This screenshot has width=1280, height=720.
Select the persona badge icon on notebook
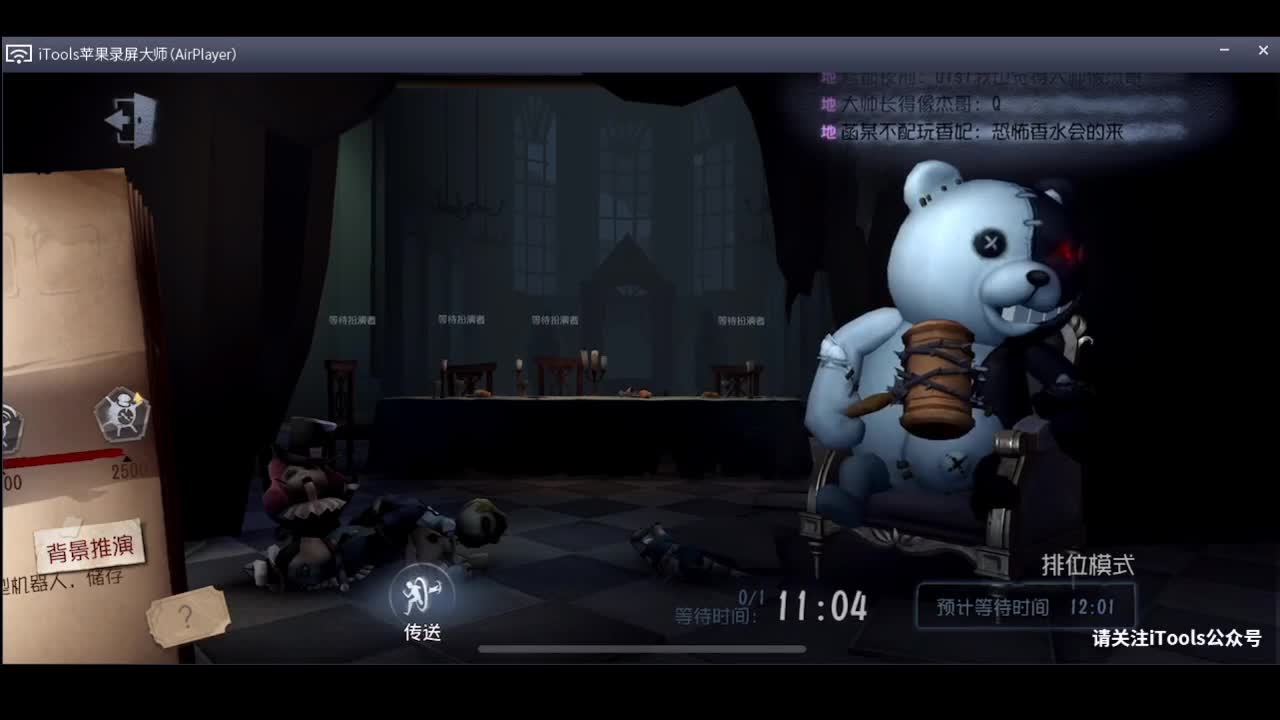pos(122,413)
